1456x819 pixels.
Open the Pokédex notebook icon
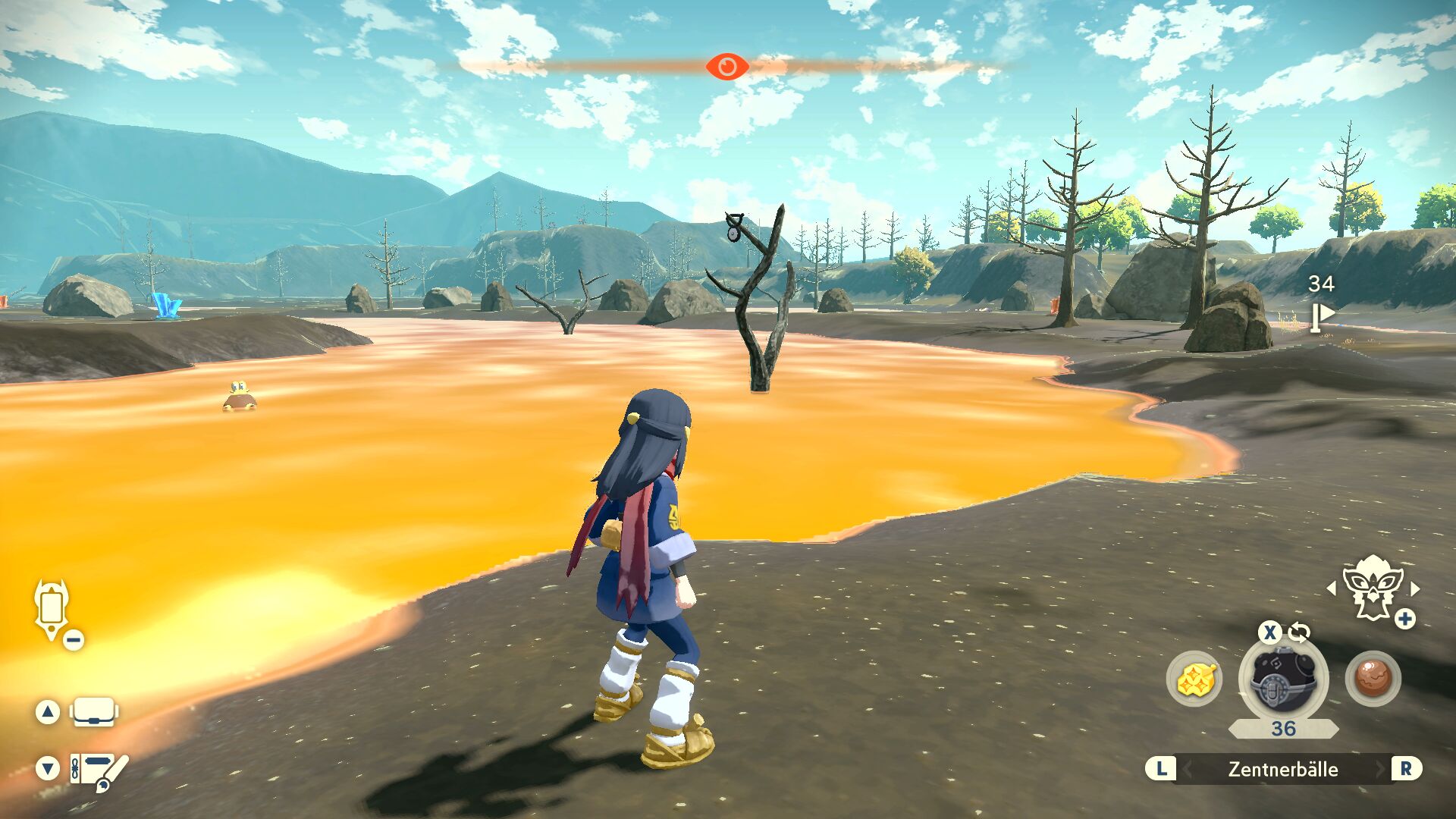99,770
